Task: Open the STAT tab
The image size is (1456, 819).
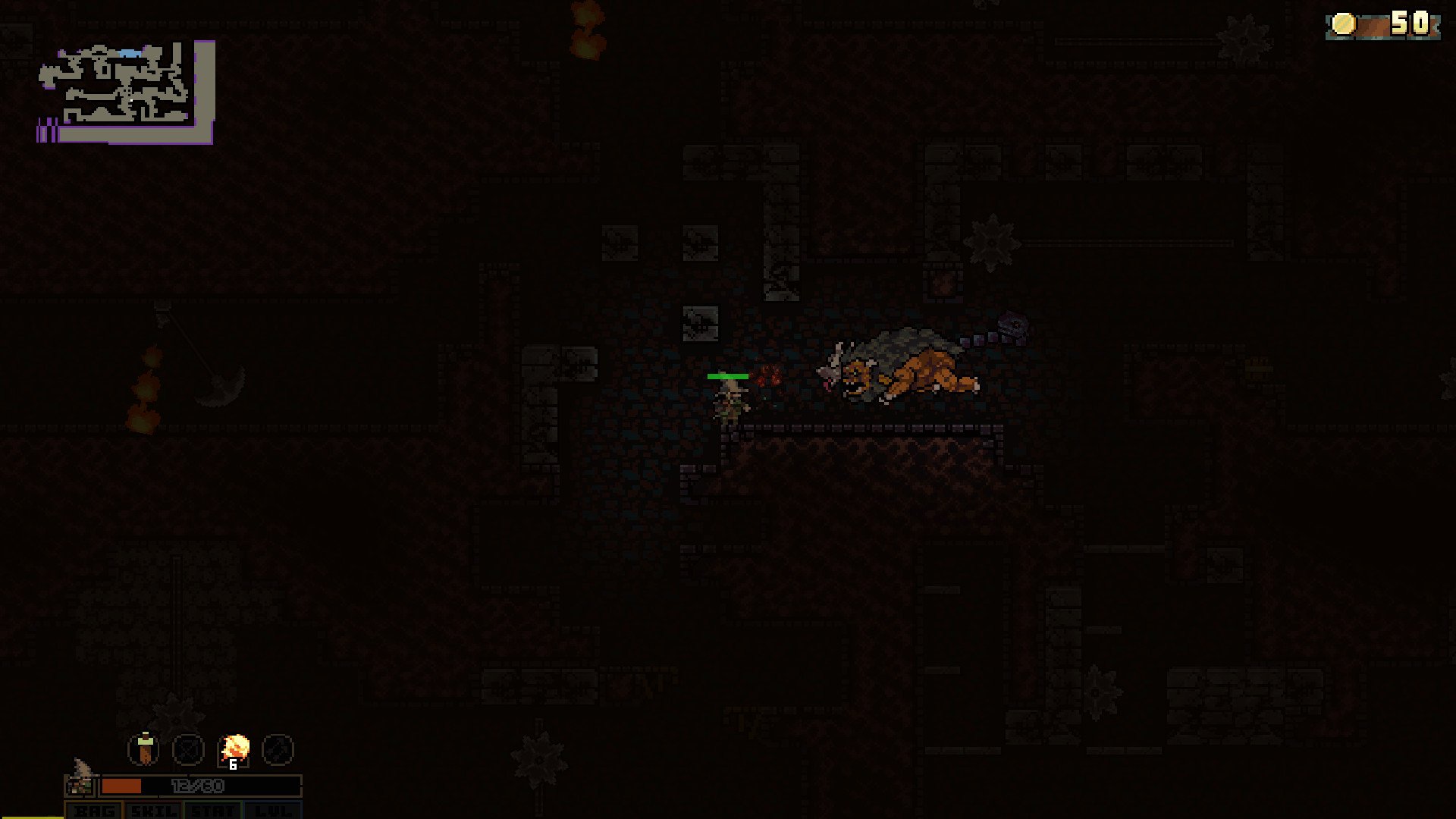Action: (213, 811)
